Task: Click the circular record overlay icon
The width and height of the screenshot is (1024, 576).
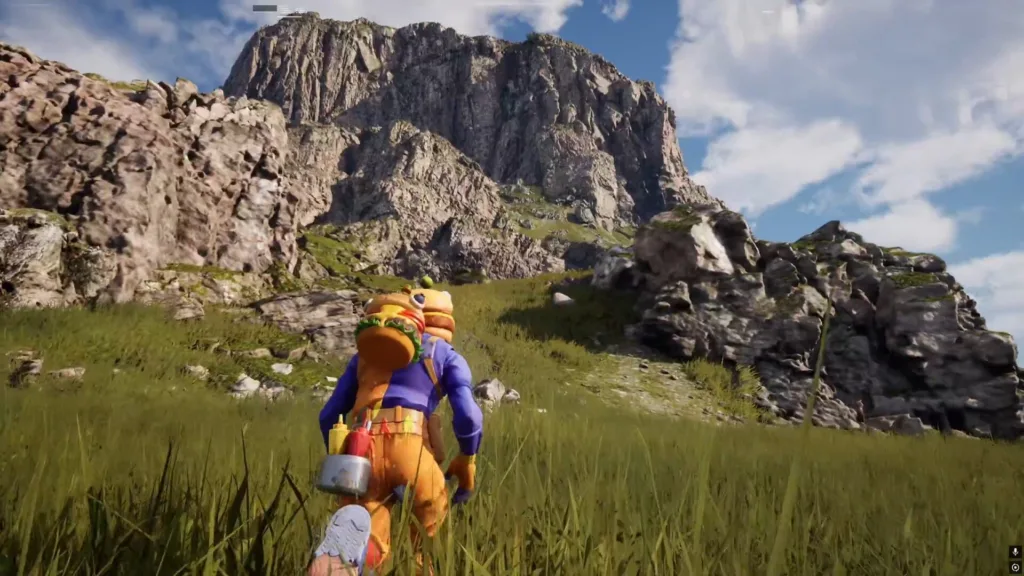Action: (1015, 567)
